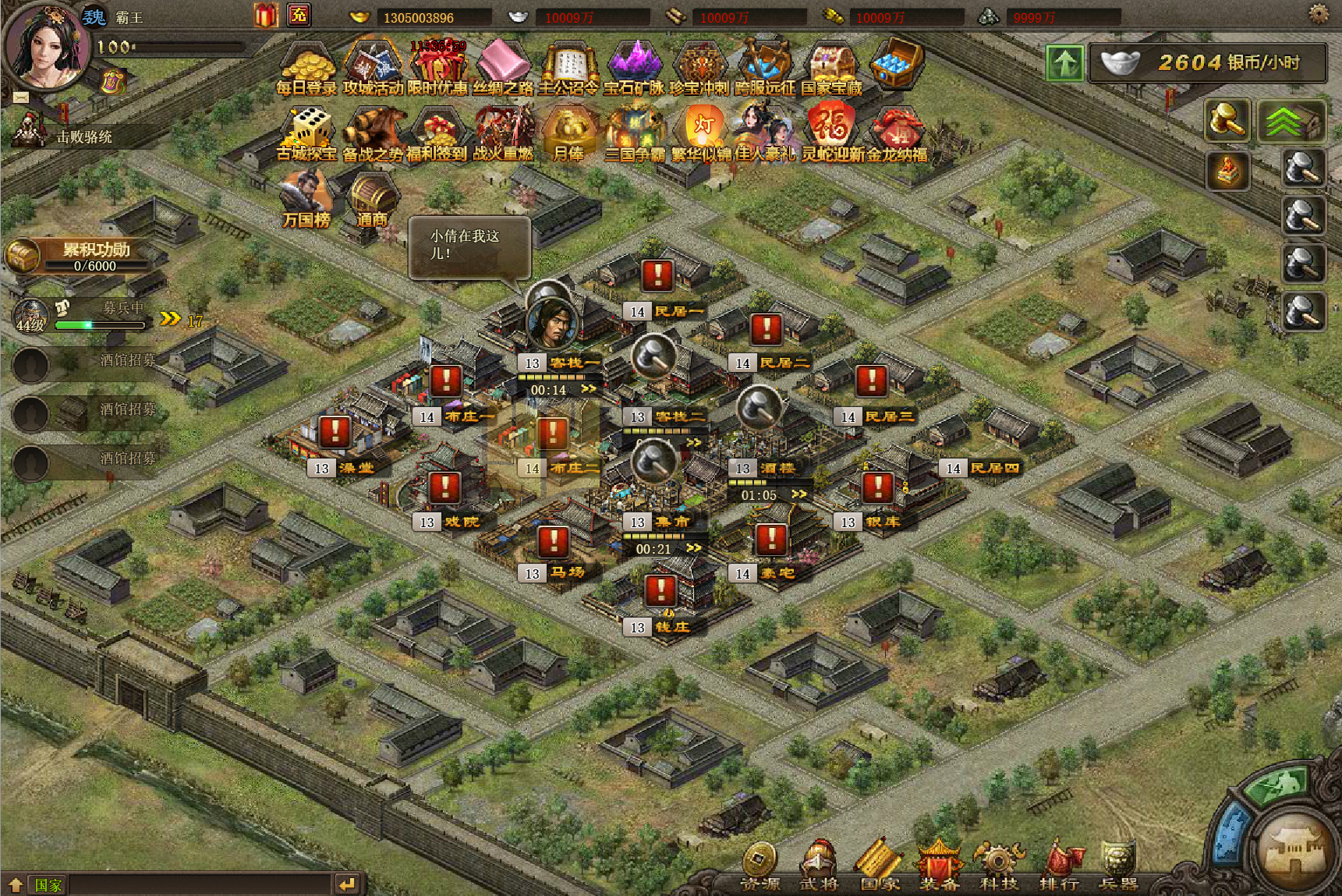
Task: Select the 钱庄 building alert marker
Action: click(660, 590)
